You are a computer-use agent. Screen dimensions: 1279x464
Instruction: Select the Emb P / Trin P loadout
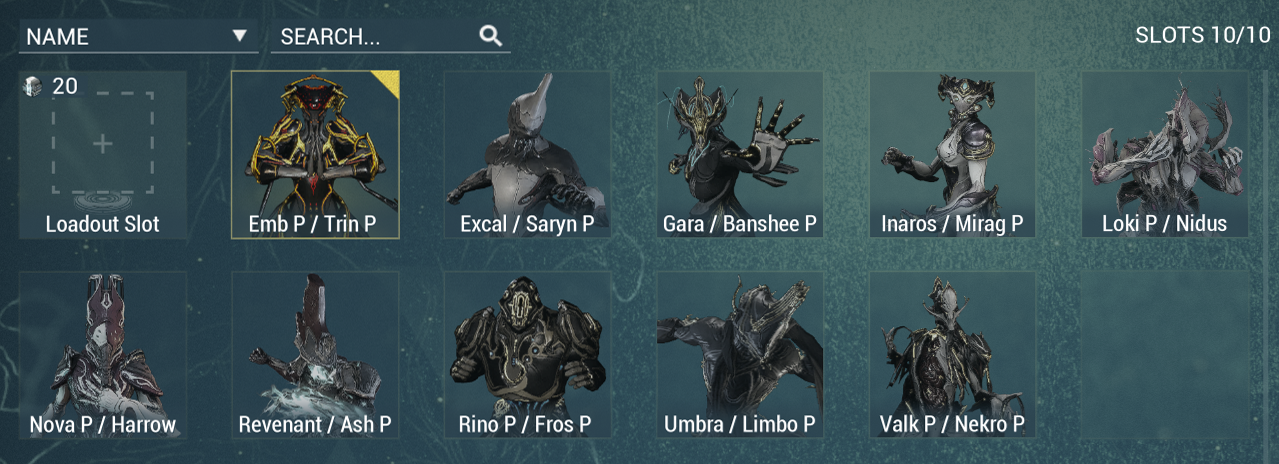315,154
